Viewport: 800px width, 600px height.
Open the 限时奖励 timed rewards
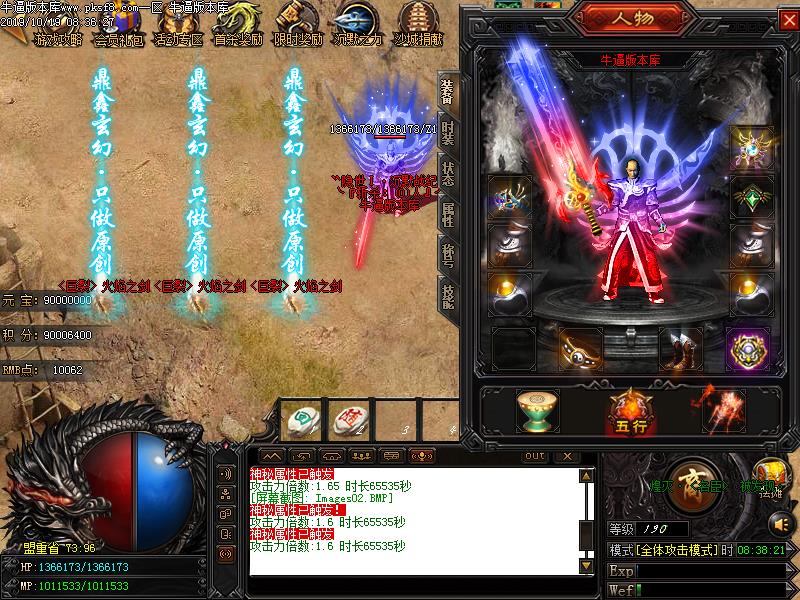point(298,24)
